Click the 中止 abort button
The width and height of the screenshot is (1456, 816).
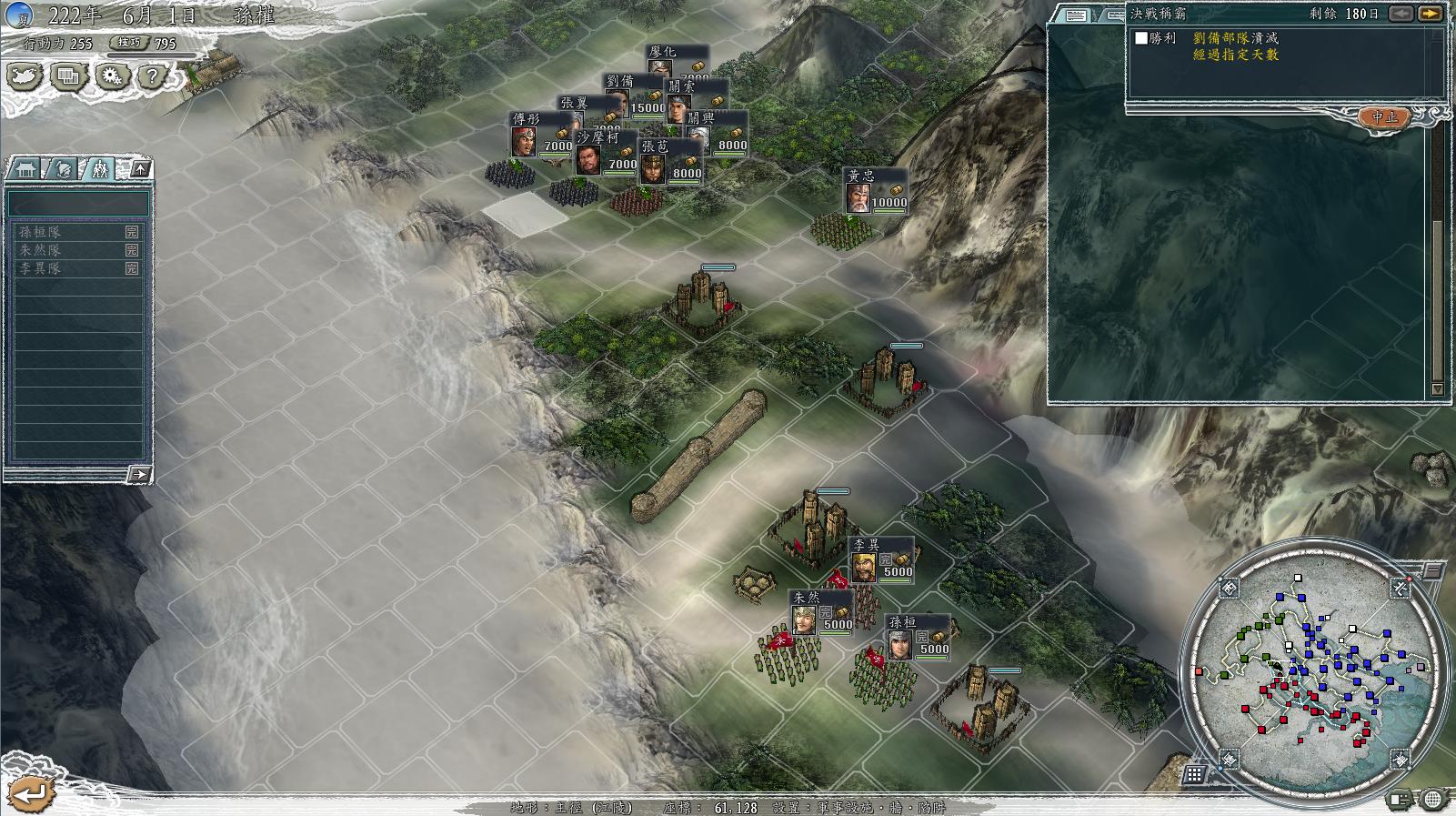(x=1384, y=117)
